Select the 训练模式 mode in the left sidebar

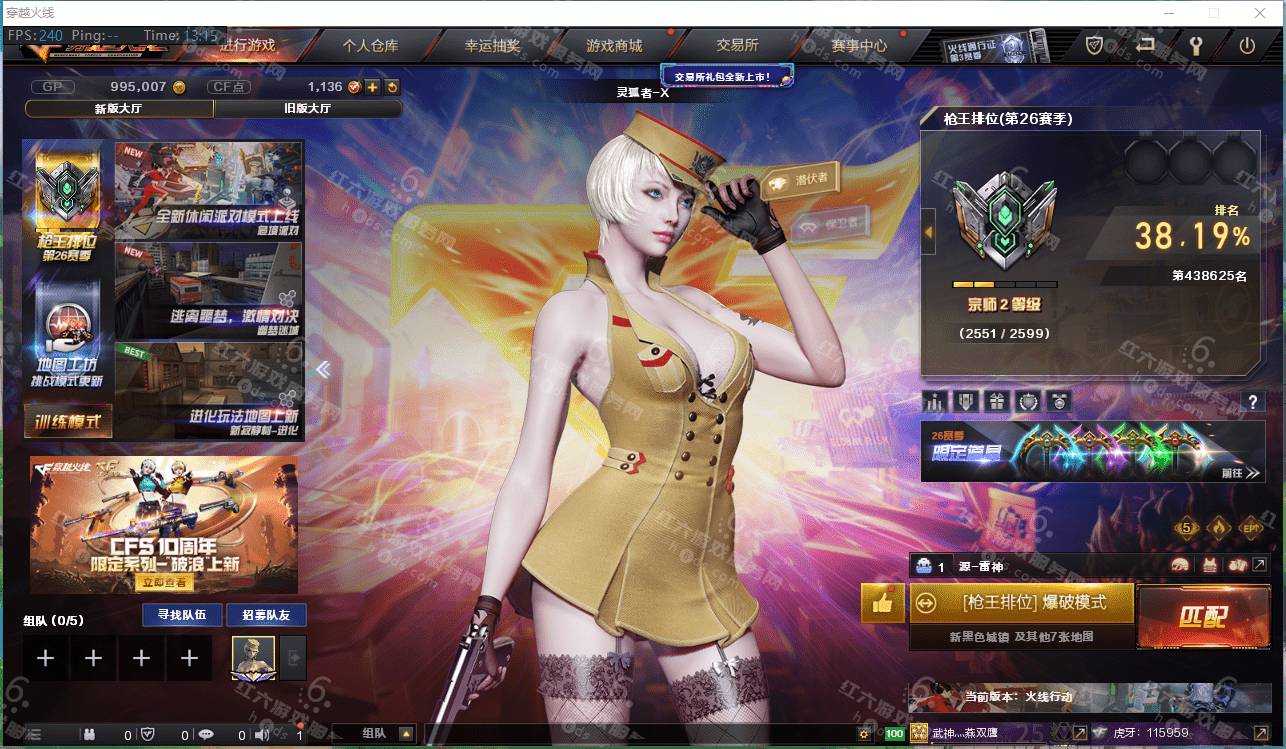tap(66, 423)
